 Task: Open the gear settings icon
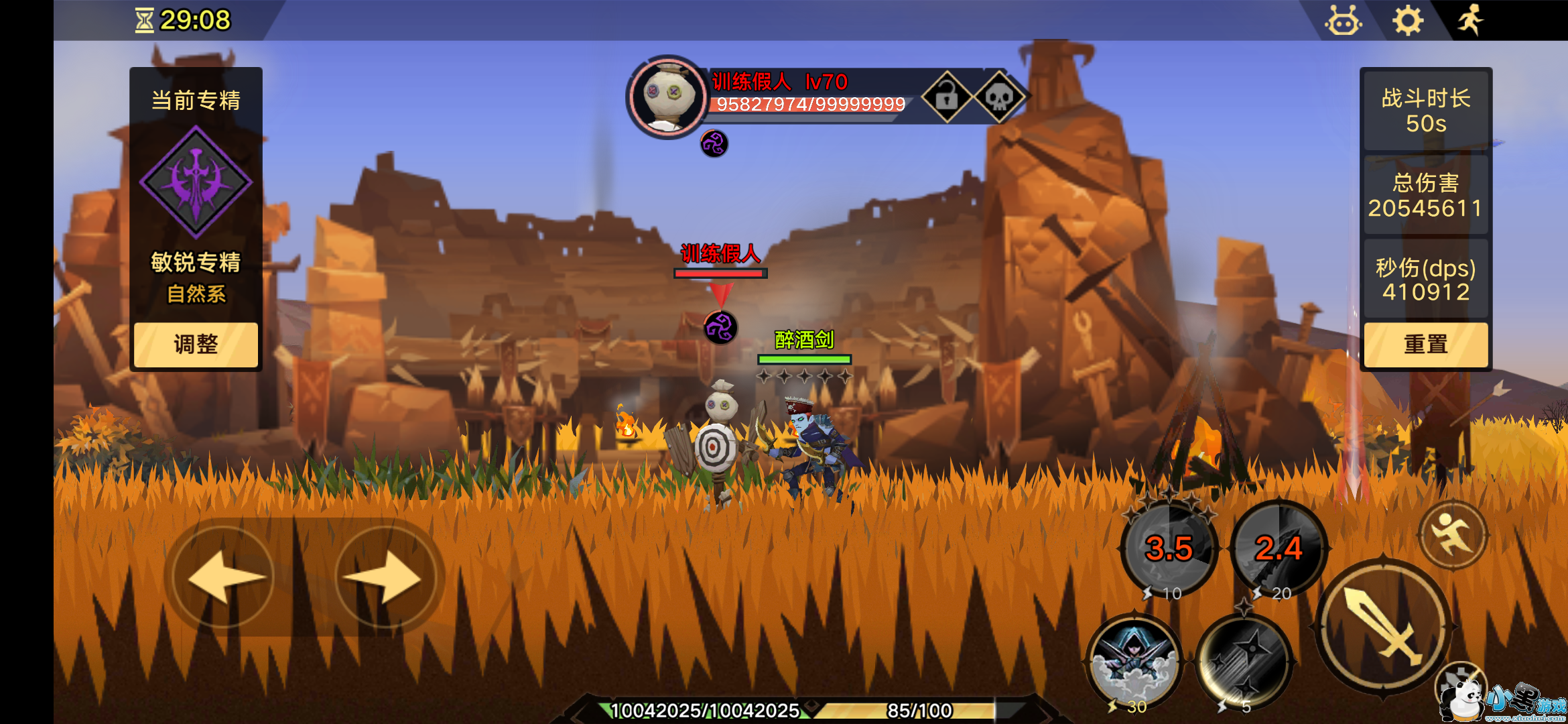[x=1408, y=21]
